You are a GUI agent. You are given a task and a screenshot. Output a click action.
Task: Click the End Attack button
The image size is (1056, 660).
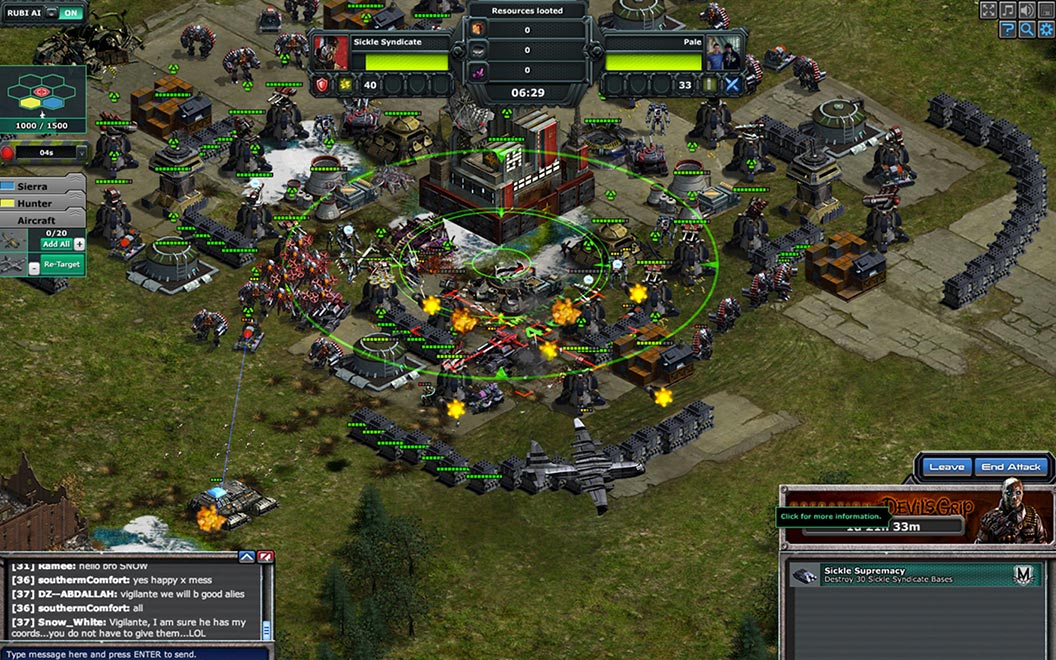[1011, 467]
